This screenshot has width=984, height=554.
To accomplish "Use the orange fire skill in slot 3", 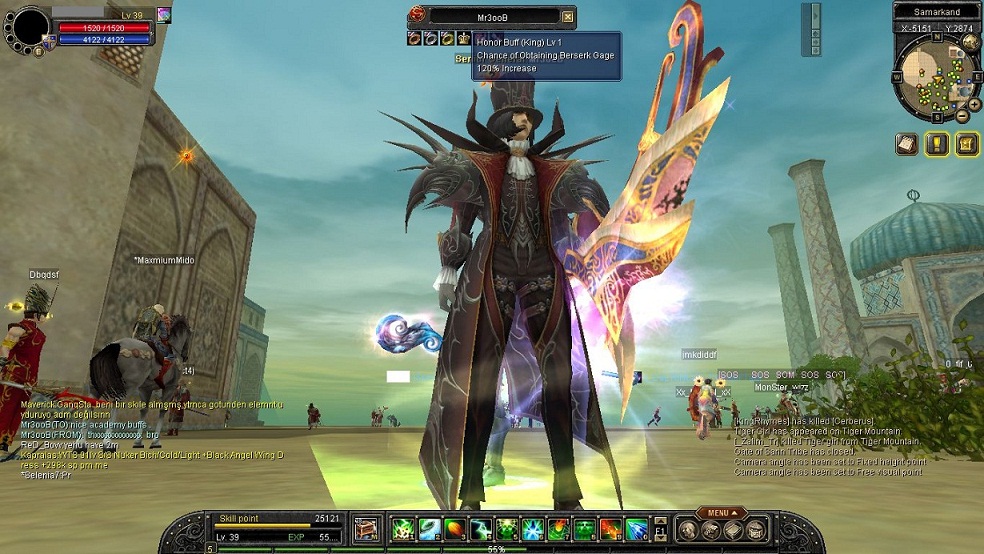I will 455,529.
